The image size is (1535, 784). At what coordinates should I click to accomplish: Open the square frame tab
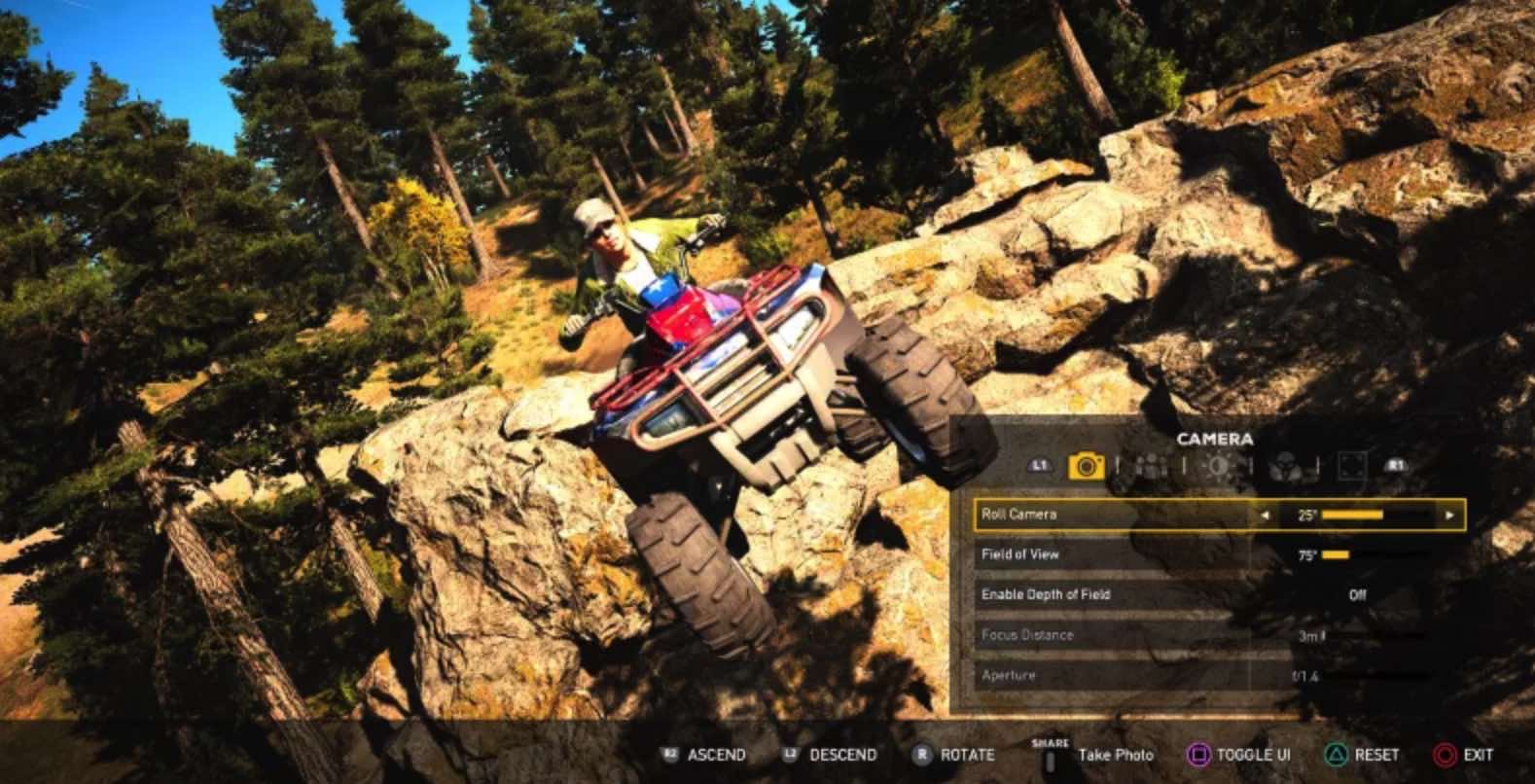coord(1352,466)
